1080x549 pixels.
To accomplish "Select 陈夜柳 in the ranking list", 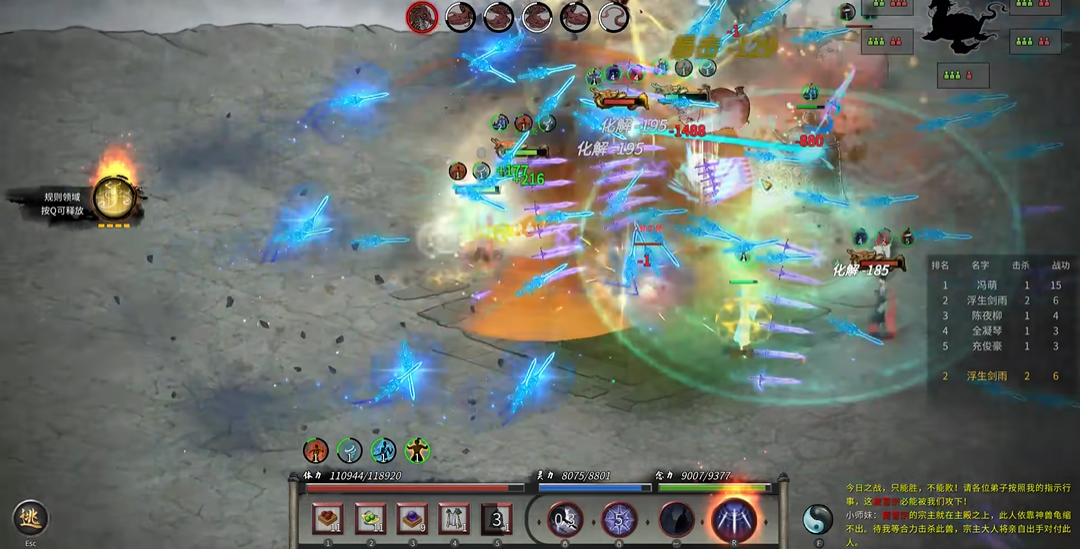I will (986, 315).
